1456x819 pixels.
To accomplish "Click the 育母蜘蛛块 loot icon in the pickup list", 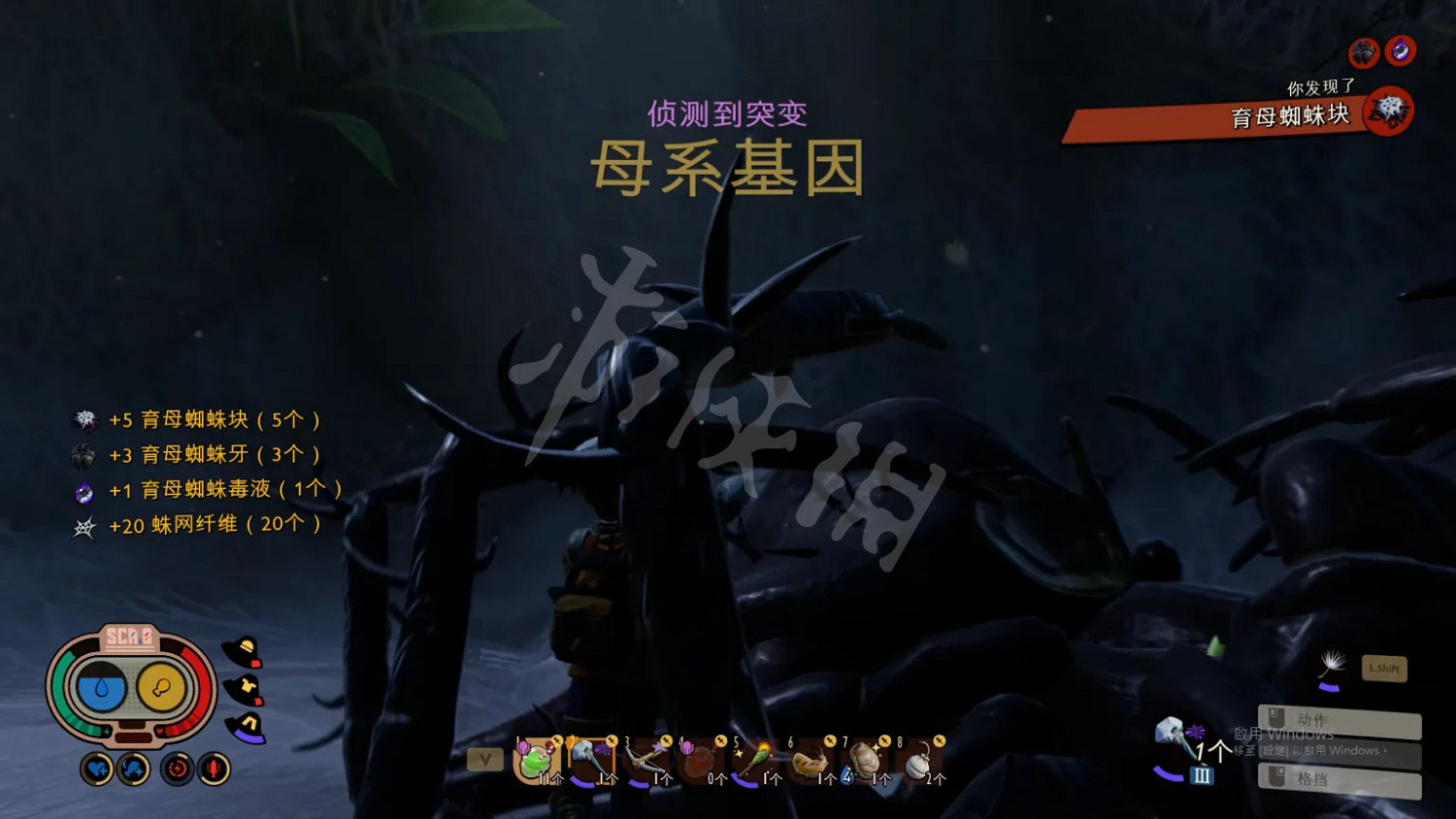I will coord(85,418).
